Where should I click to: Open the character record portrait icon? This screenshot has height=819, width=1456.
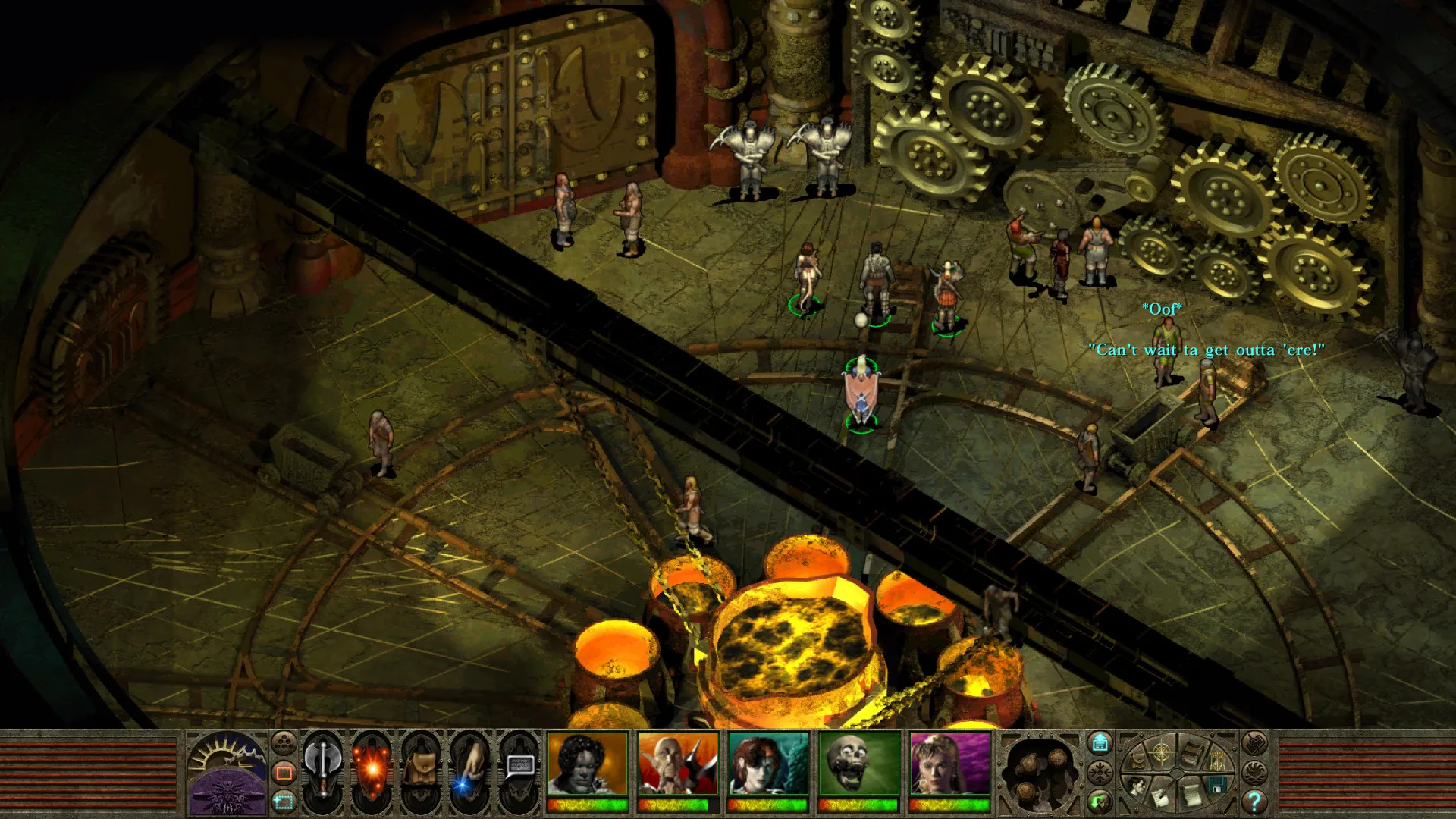click(1137, 786)
